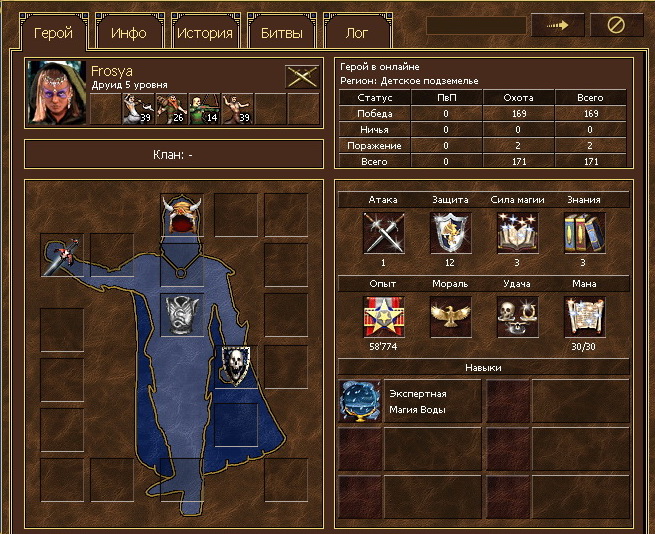The width and height of the screenshot is (655, 534).
Task: Select Frosya's hero portrait
Action: 56,92
